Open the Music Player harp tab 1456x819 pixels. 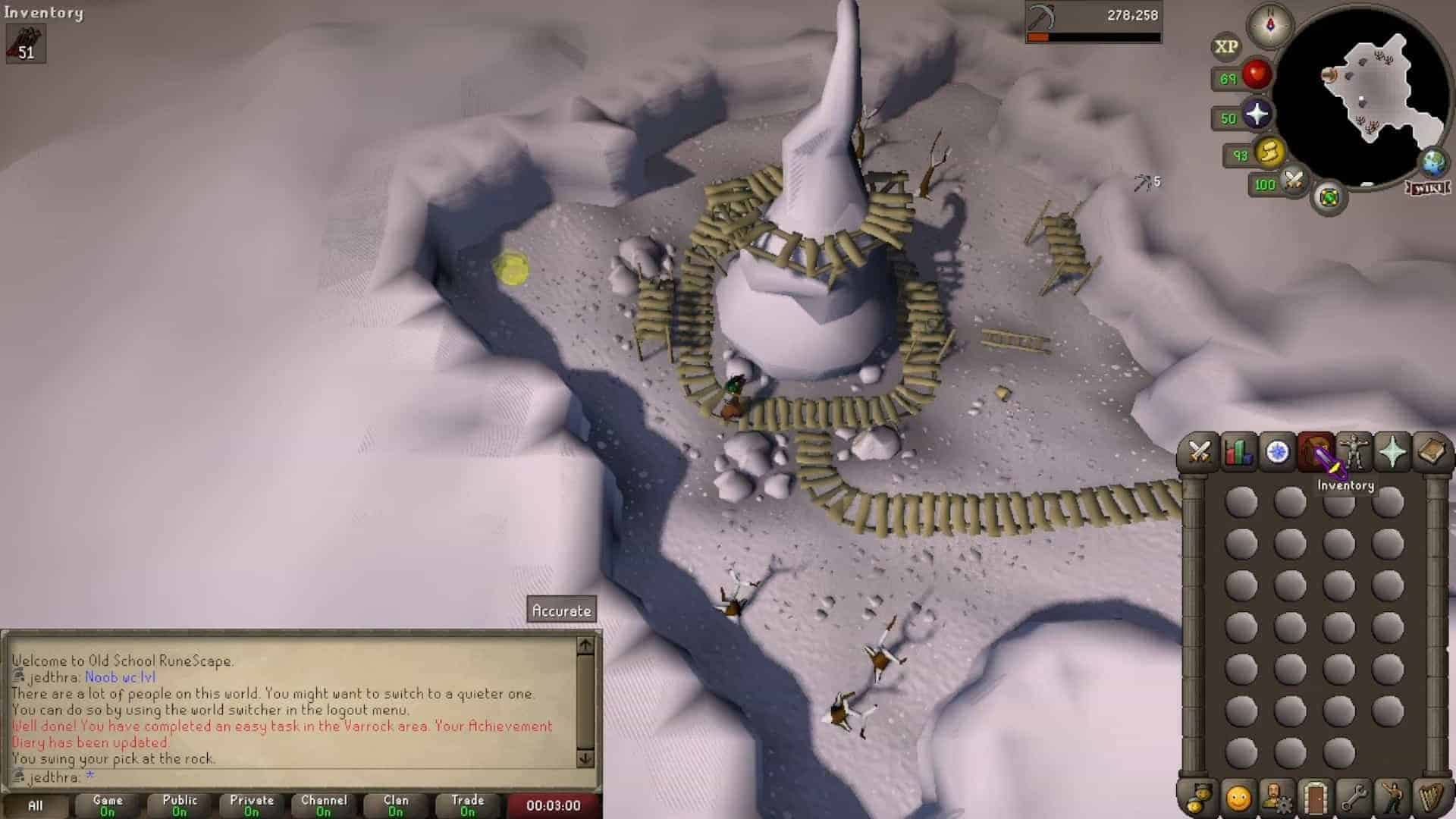click(1431, 798)
